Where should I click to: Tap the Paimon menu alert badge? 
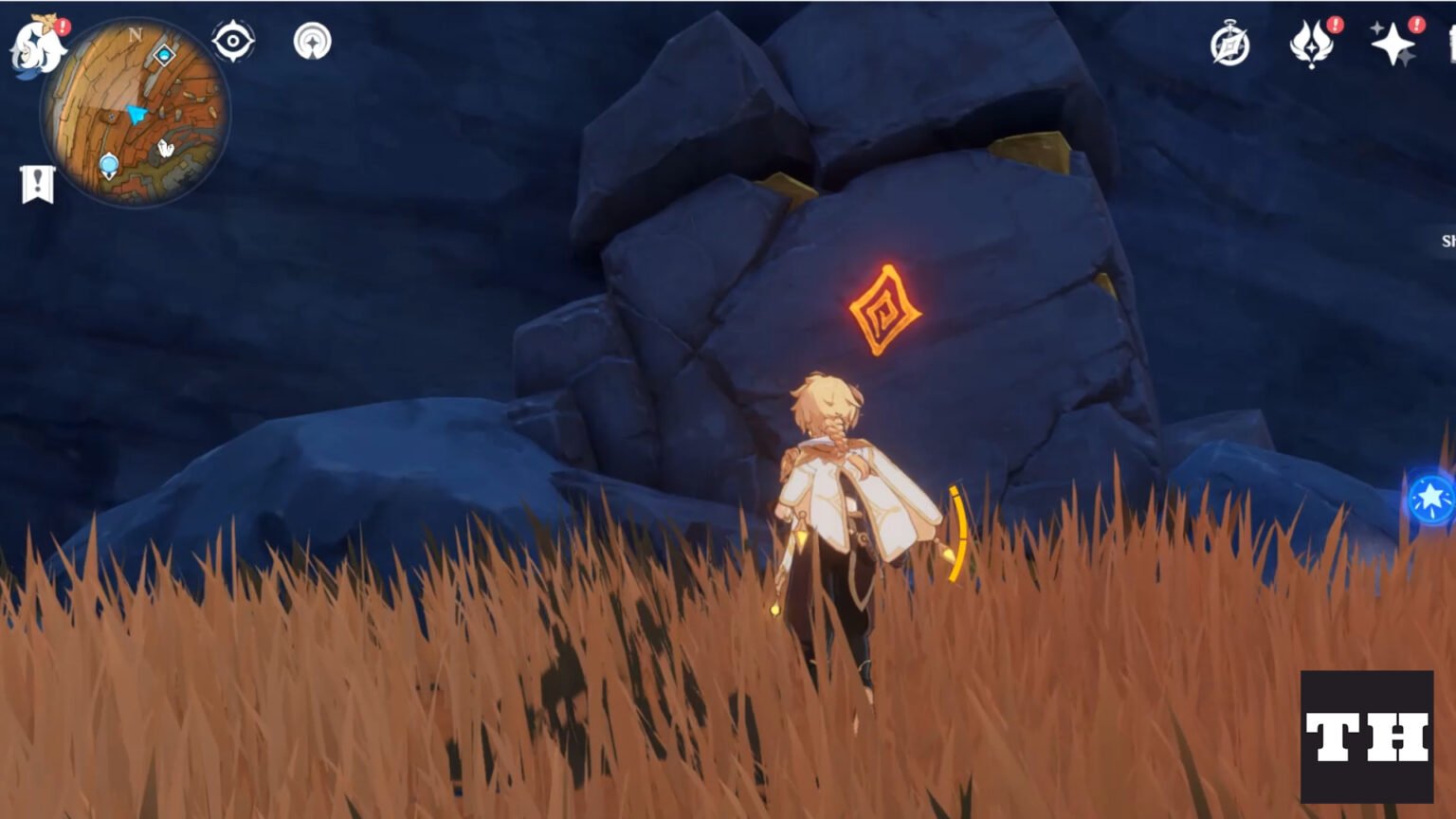pos(63,26)
